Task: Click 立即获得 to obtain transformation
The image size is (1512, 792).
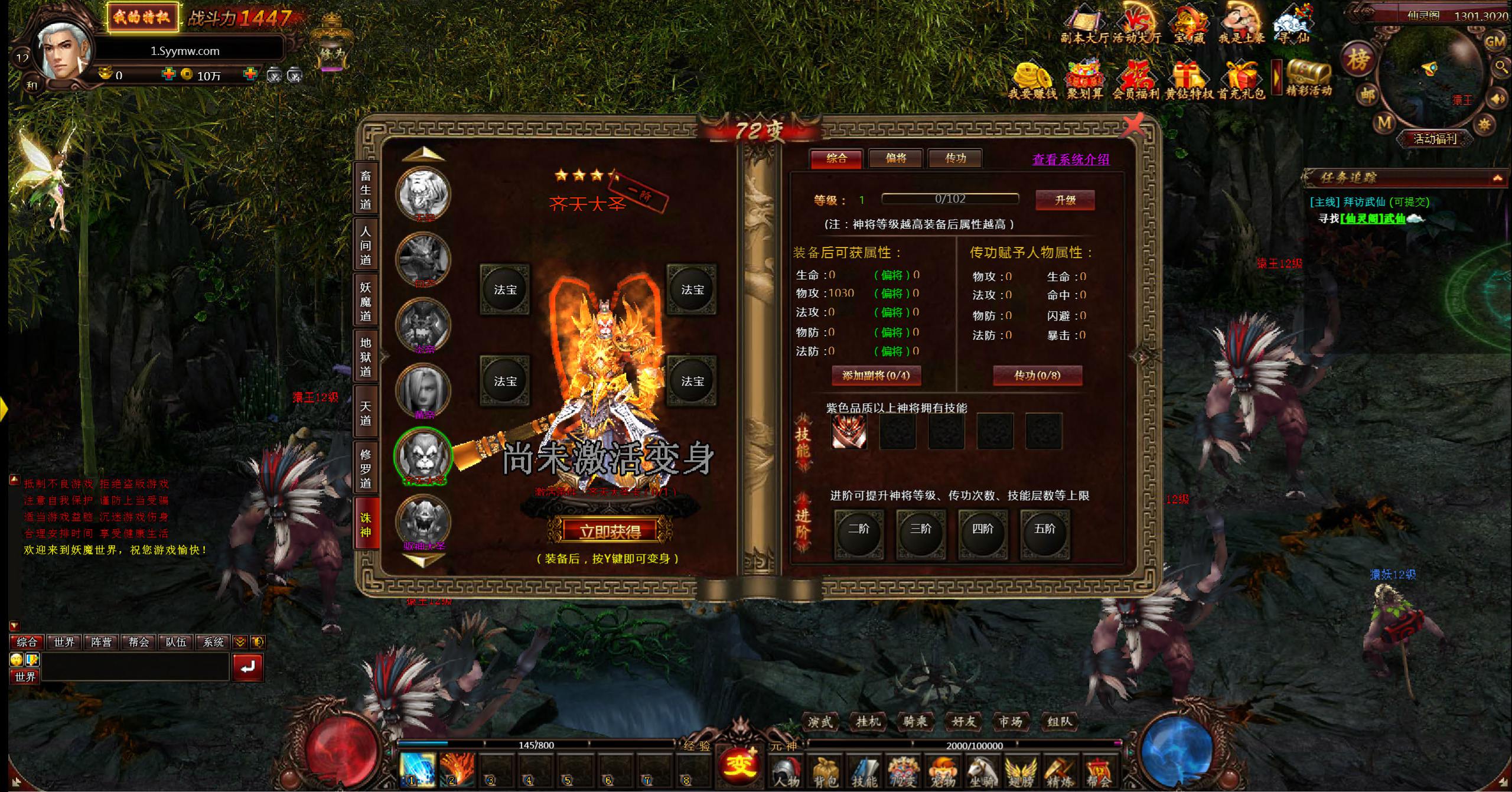Action: pos(610,532)
